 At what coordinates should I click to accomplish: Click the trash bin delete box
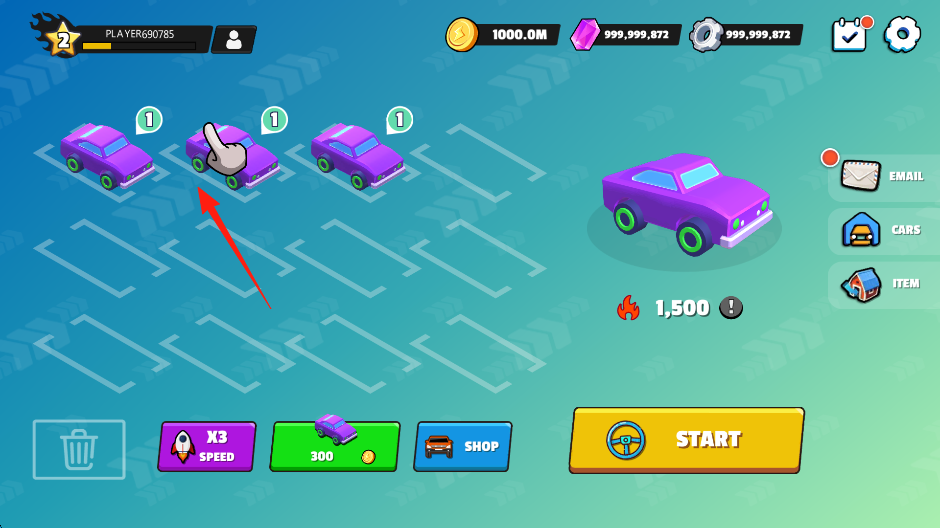(x=79, y=449)
